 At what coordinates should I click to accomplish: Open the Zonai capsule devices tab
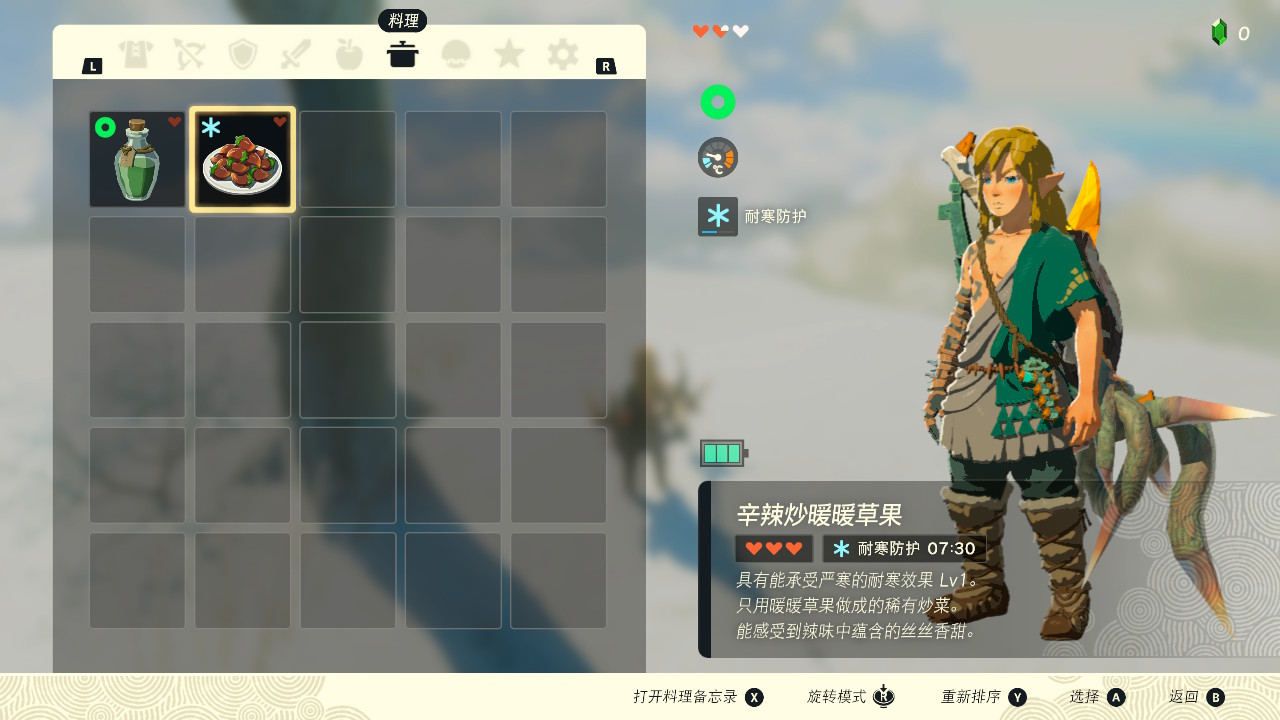click(456, 54)
